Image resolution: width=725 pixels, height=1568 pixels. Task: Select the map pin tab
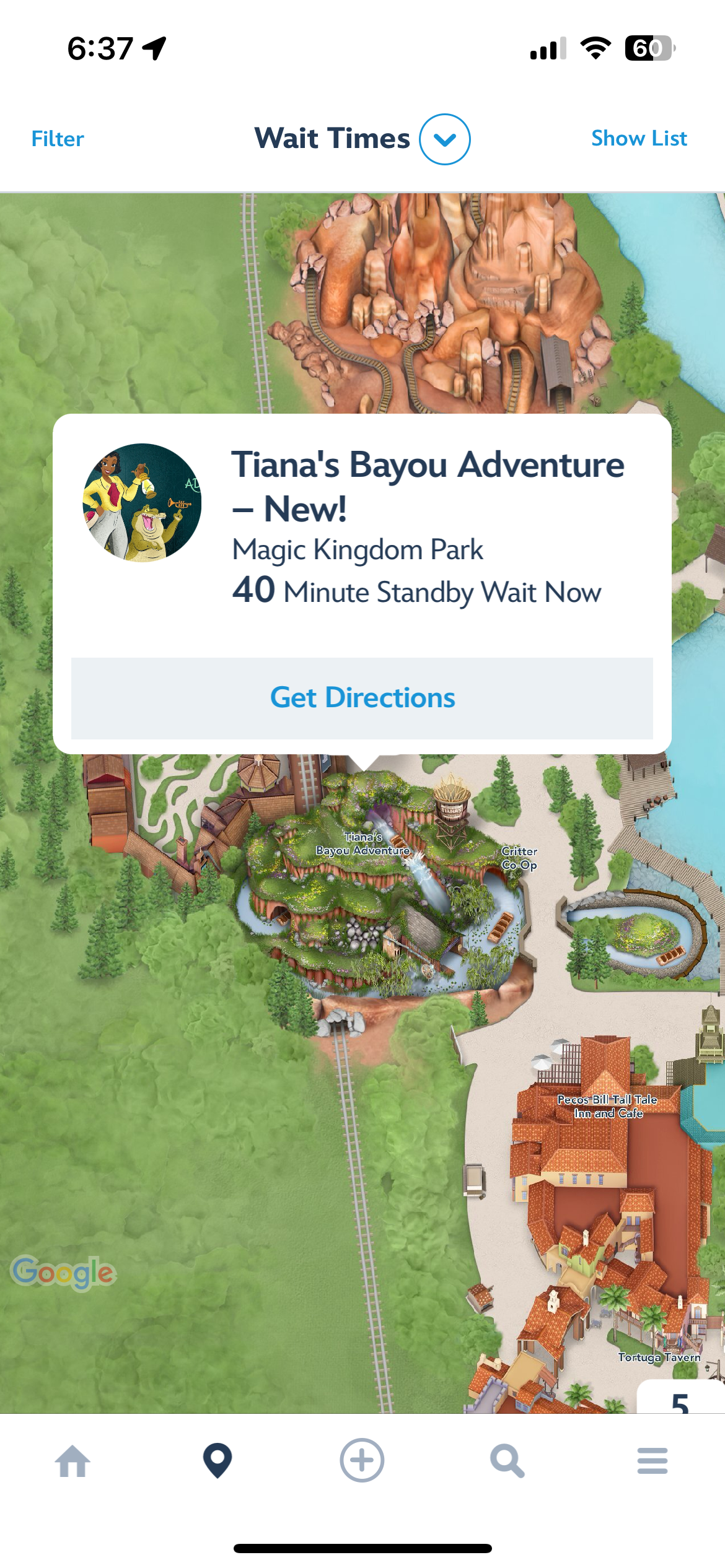217,1461
